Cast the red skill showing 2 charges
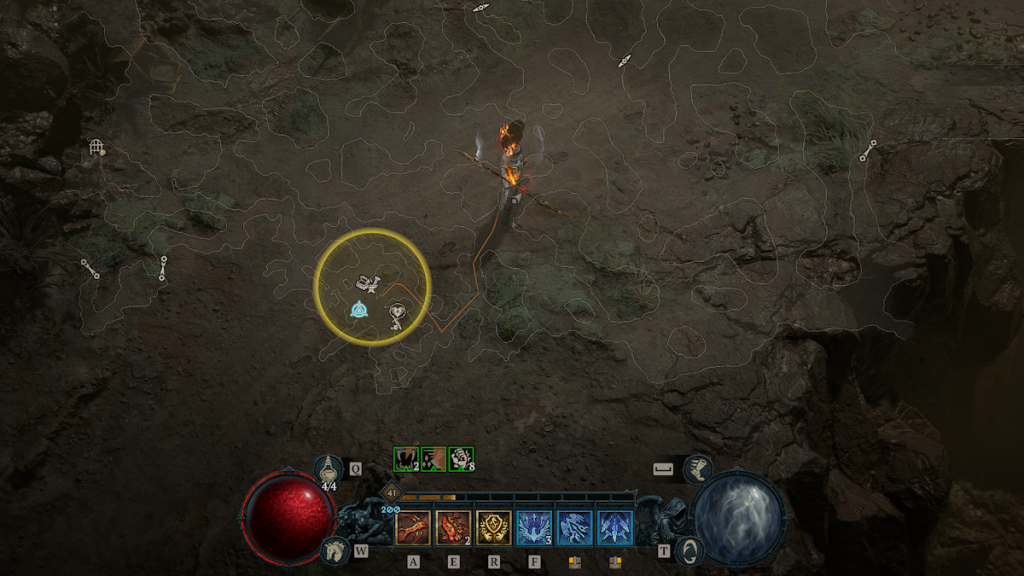The image size is (1024, 576). 453,527
